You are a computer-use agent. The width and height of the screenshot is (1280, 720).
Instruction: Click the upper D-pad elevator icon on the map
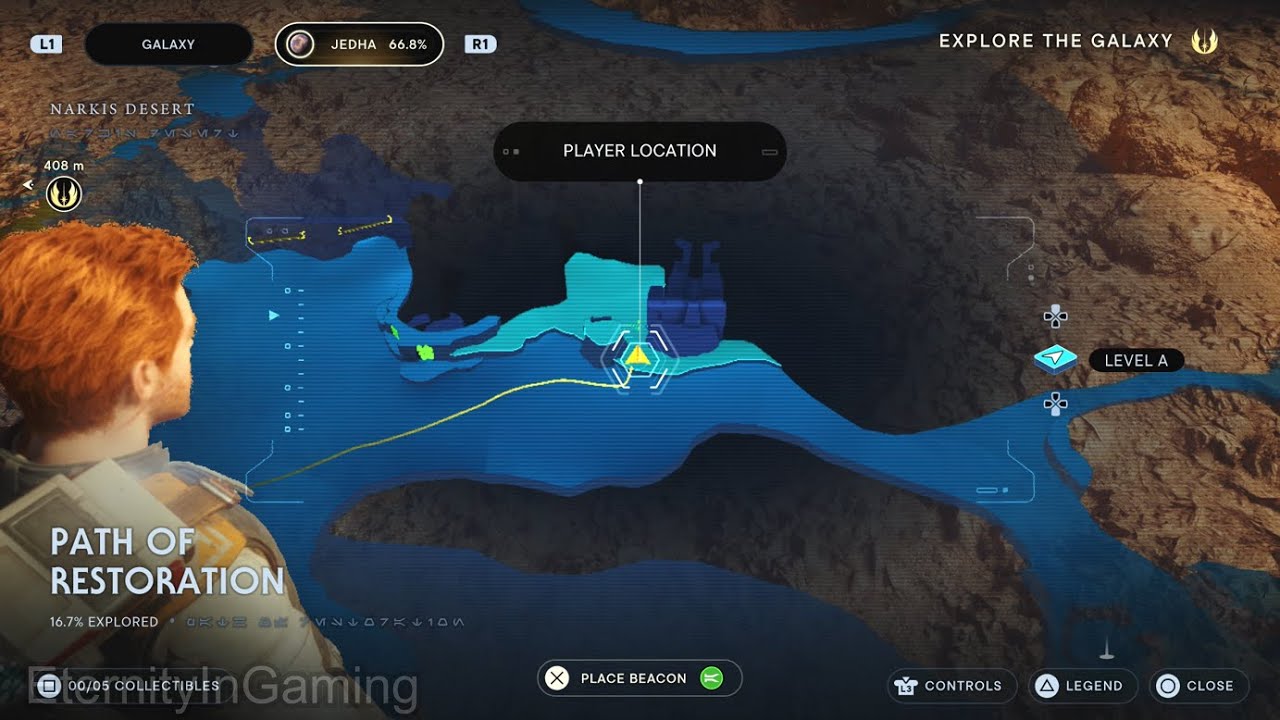1055,317
